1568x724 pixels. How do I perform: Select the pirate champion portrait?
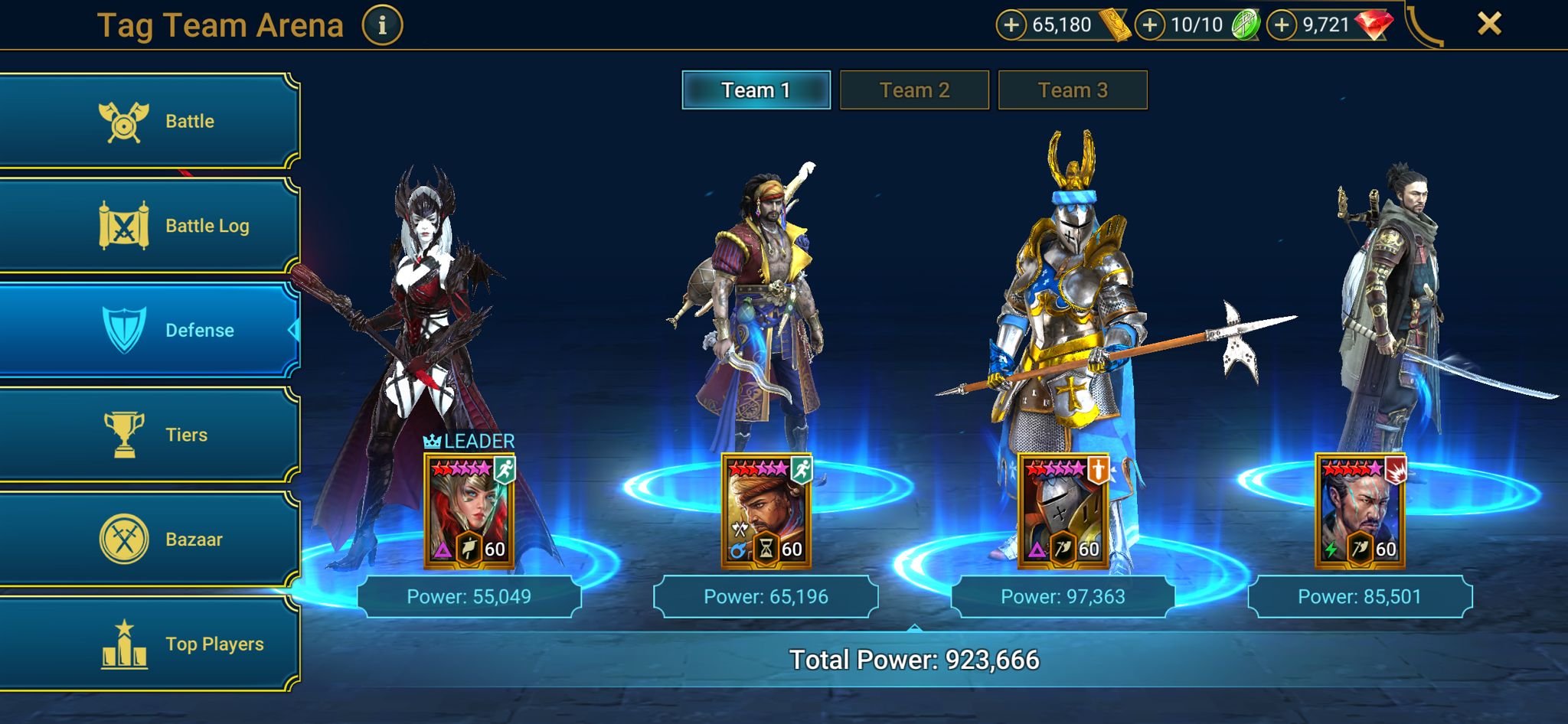point(766,513)
